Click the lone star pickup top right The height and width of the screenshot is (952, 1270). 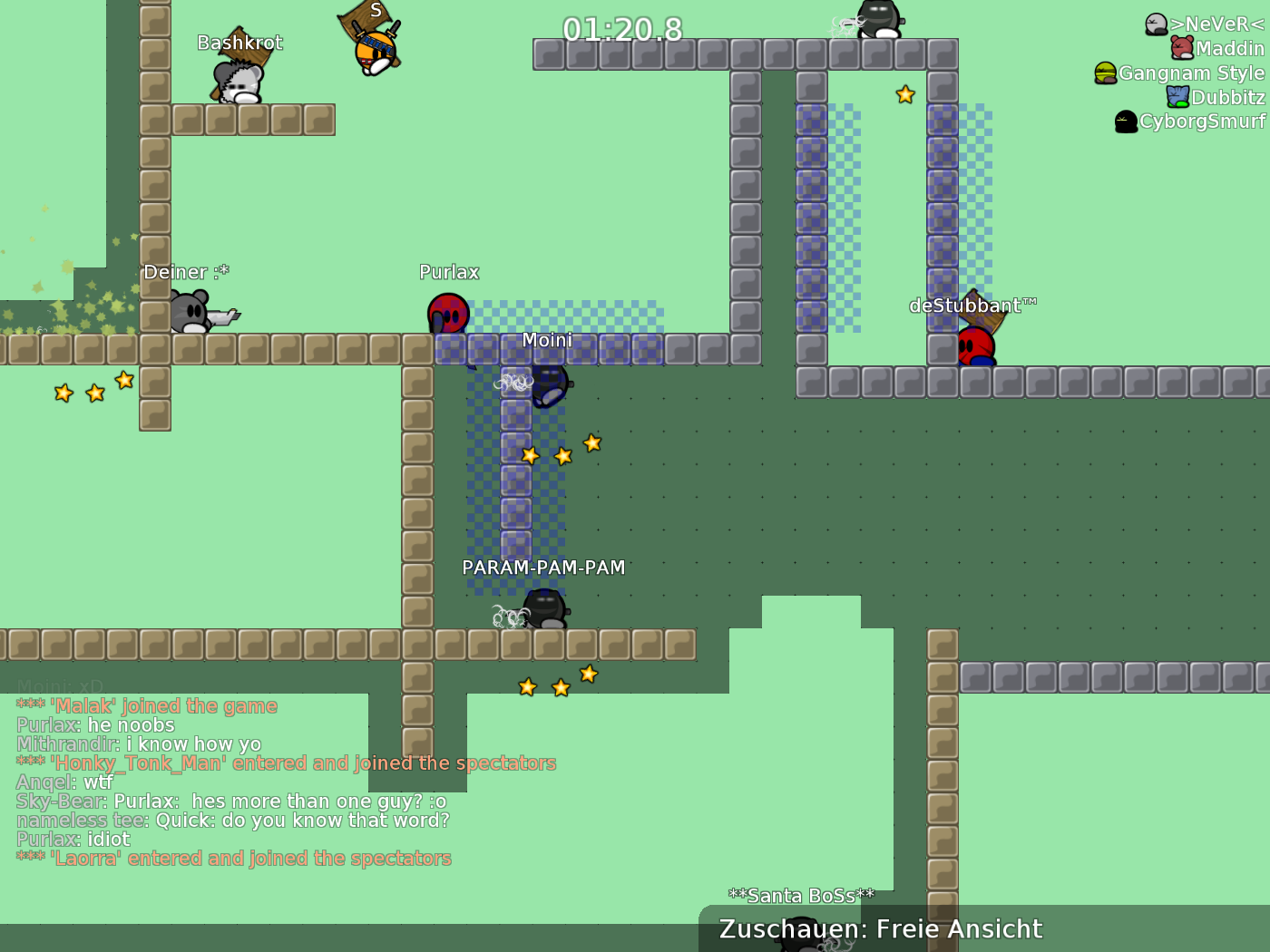[904, 93]
